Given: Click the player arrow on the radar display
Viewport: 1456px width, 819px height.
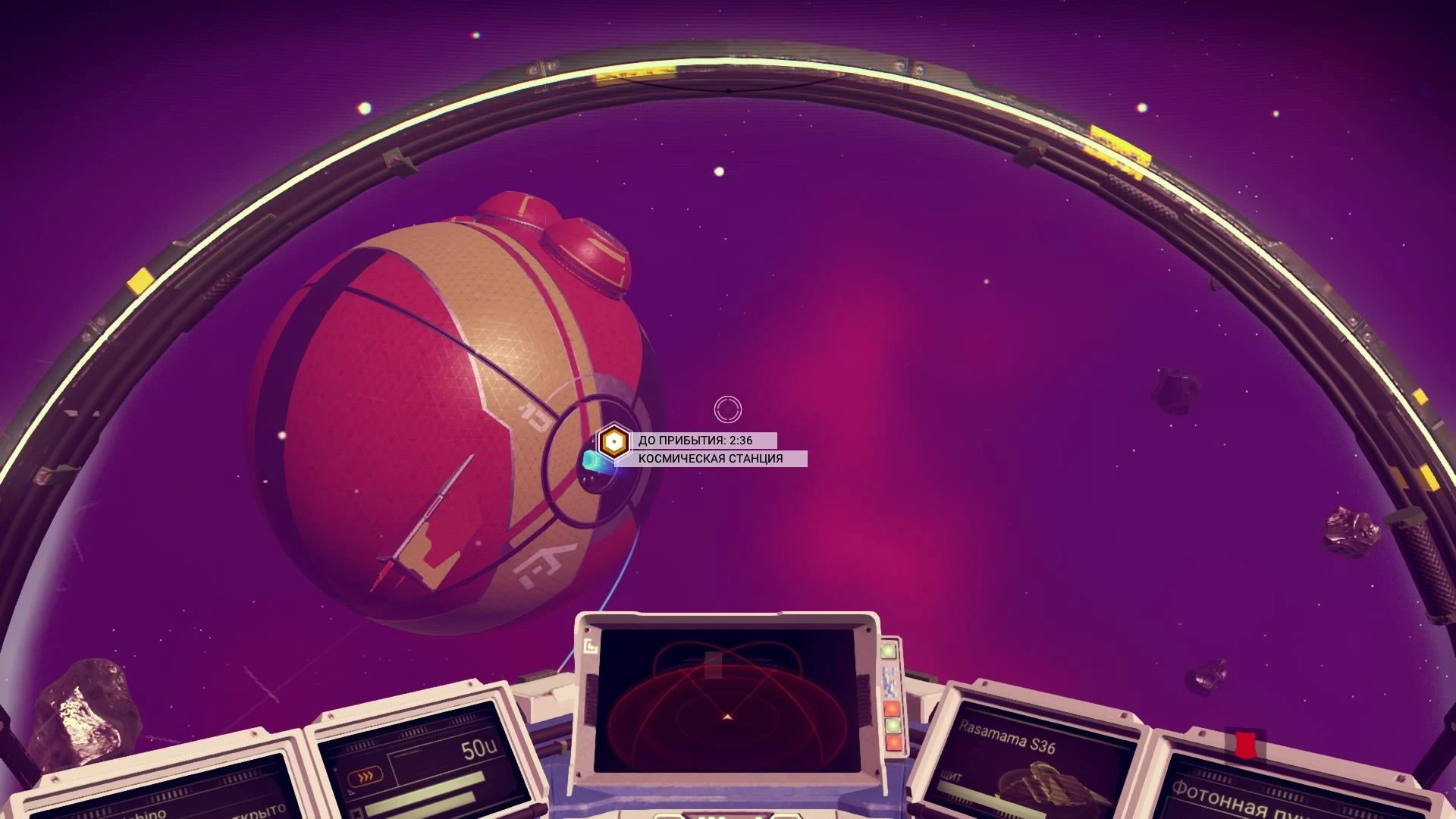Looking at the screenshot, I should point(726,717).
